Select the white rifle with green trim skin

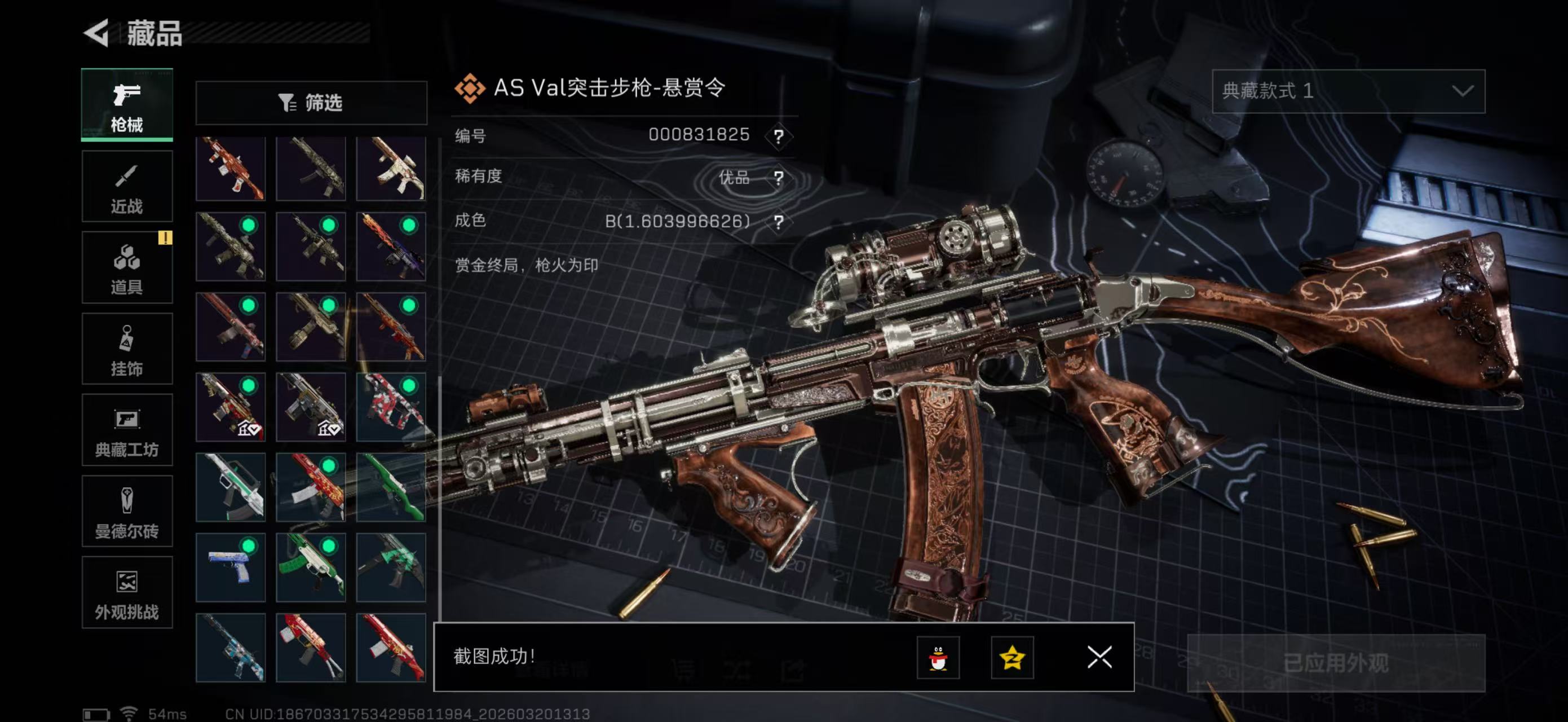[230, 487]
